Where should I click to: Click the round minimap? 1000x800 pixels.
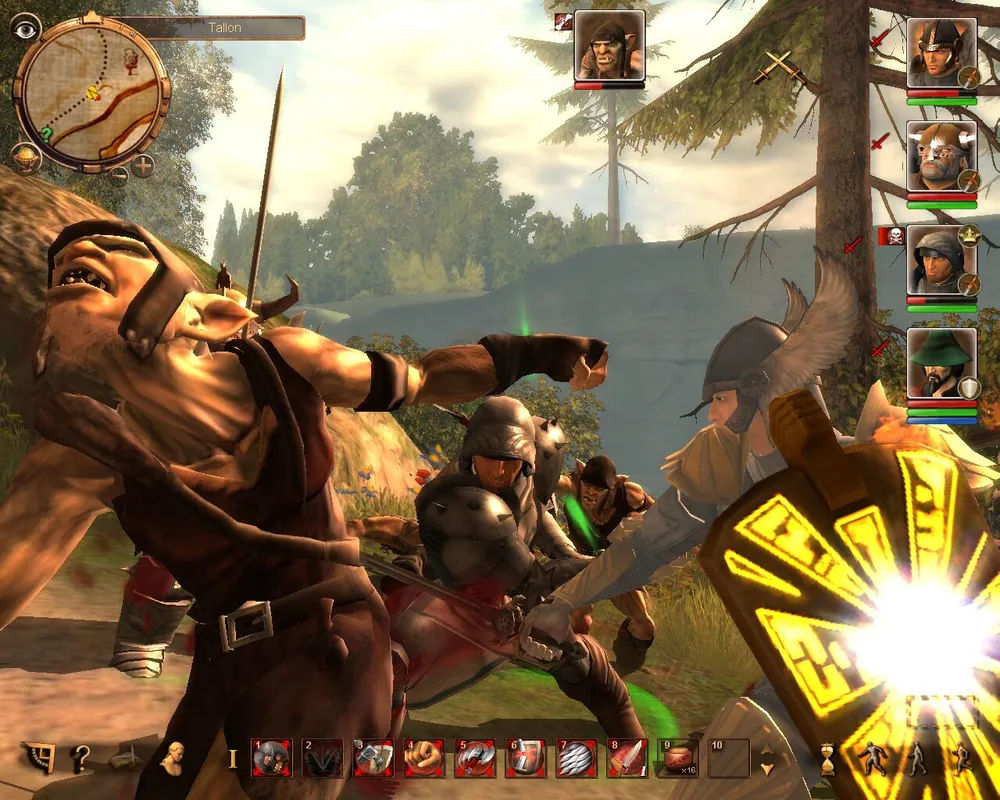click(x=92, y=92)
